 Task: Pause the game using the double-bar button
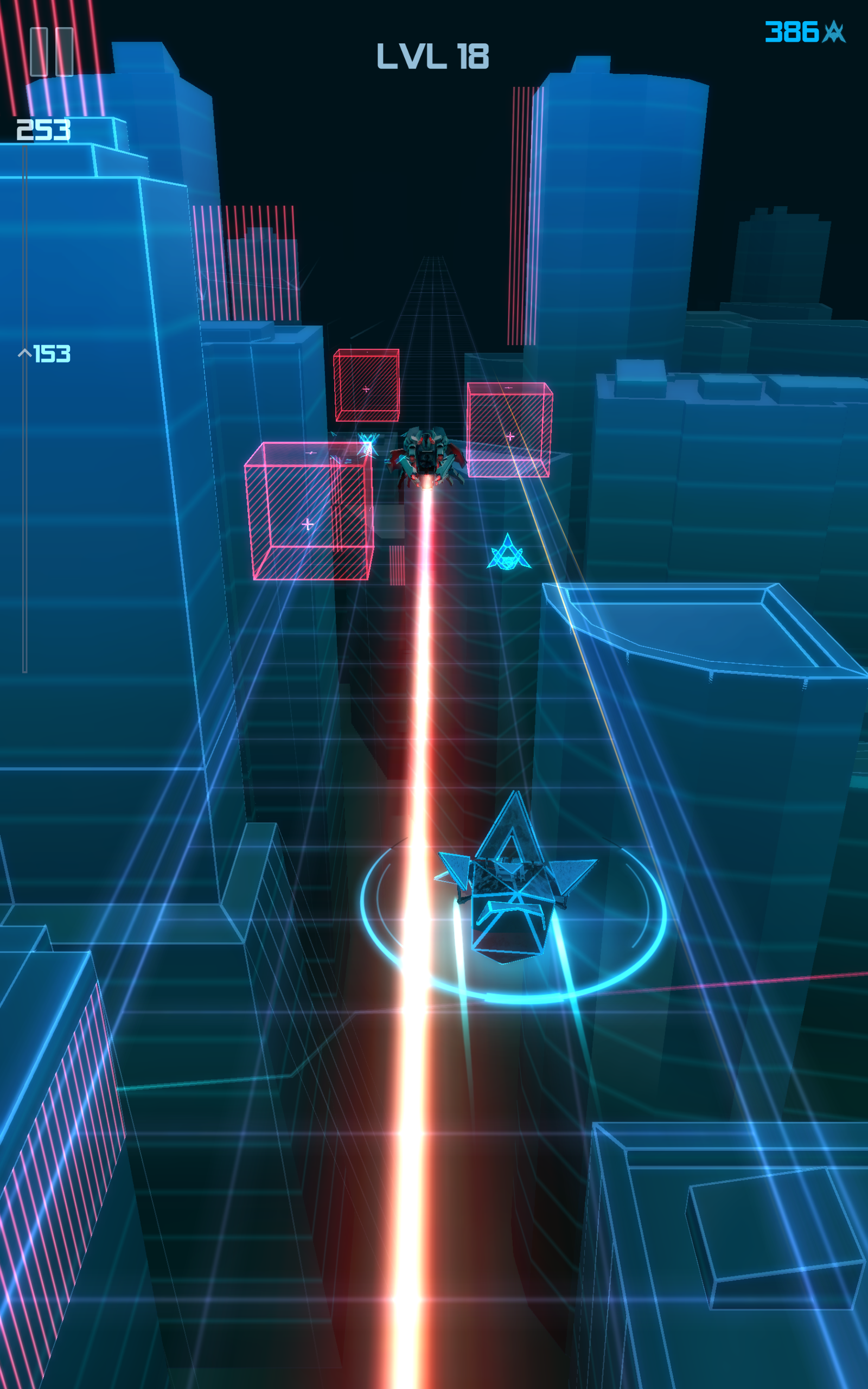coord(50,52)
